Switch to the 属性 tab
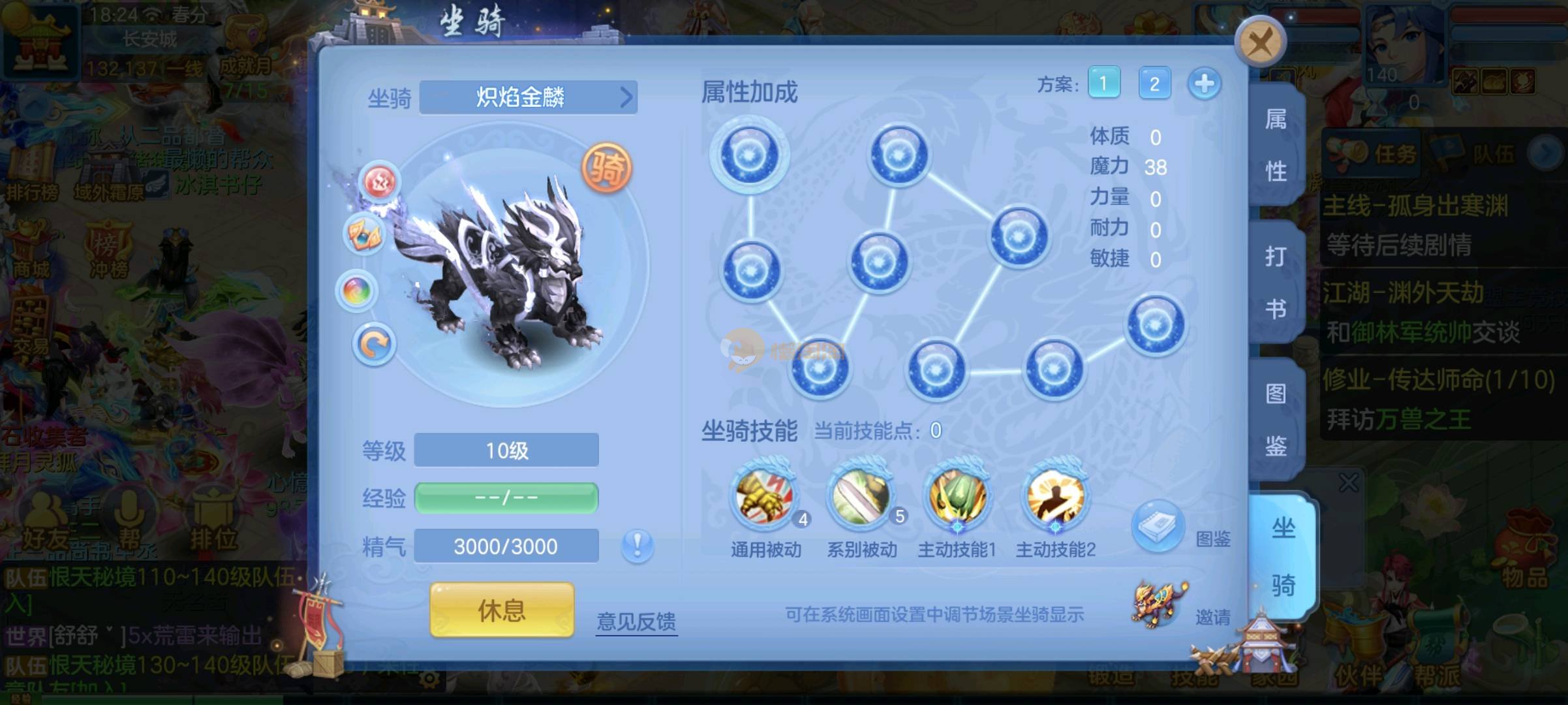The image size is (1568, 705). [x=1276, y=146]
